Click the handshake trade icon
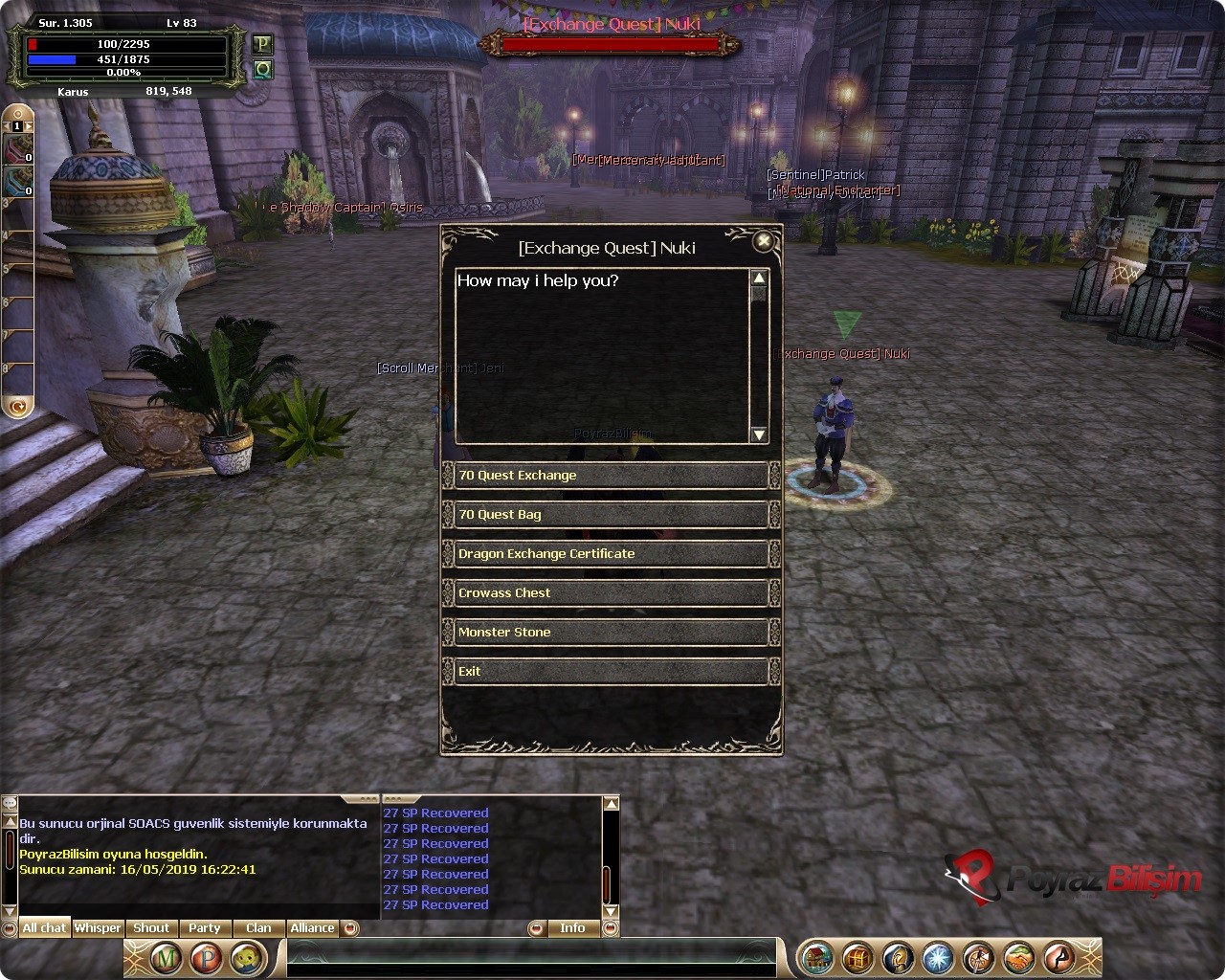This screenshot has width=1225, height=980. tap(1017, 958)
